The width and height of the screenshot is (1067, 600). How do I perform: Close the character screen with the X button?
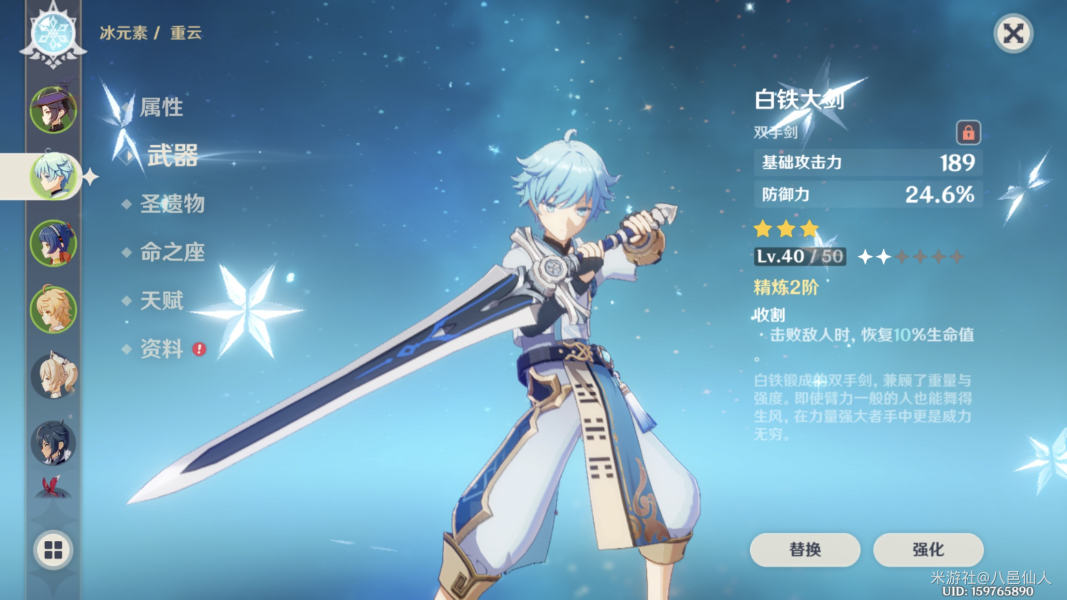click(x=1013, y=34)
